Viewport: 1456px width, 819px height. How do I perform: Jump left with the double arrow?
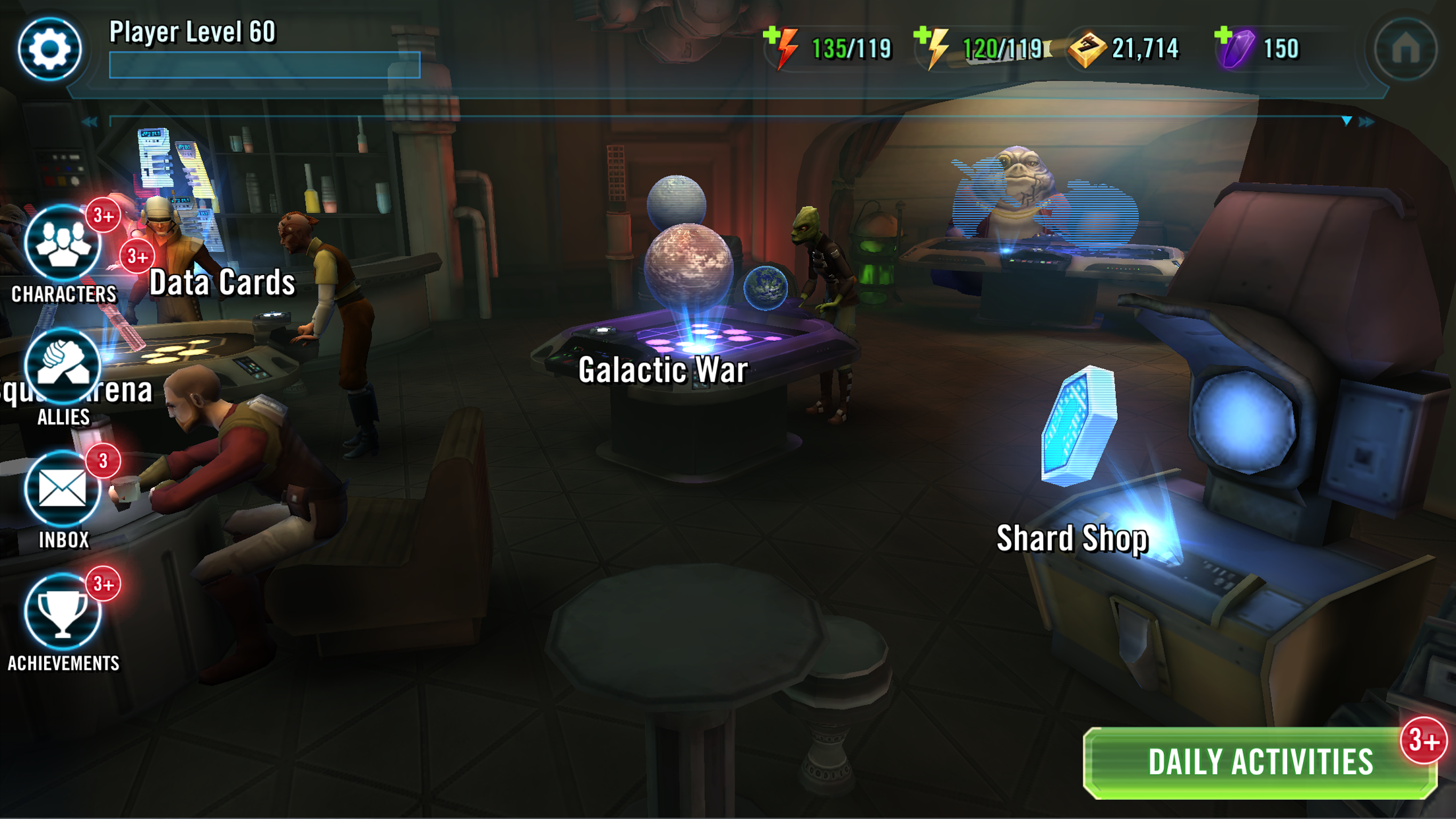click(x=90, y=122)
